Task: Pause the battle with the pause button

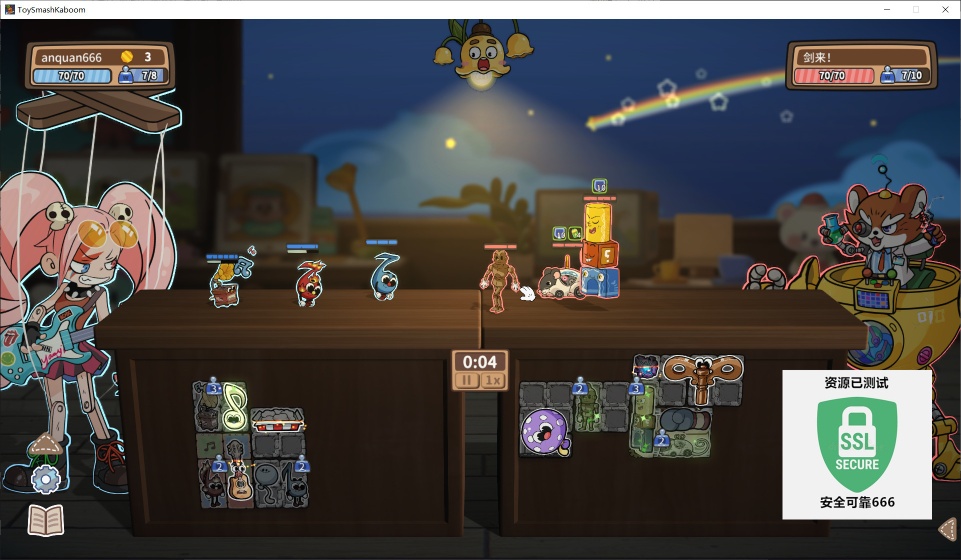Action: [x=467, y=380]
